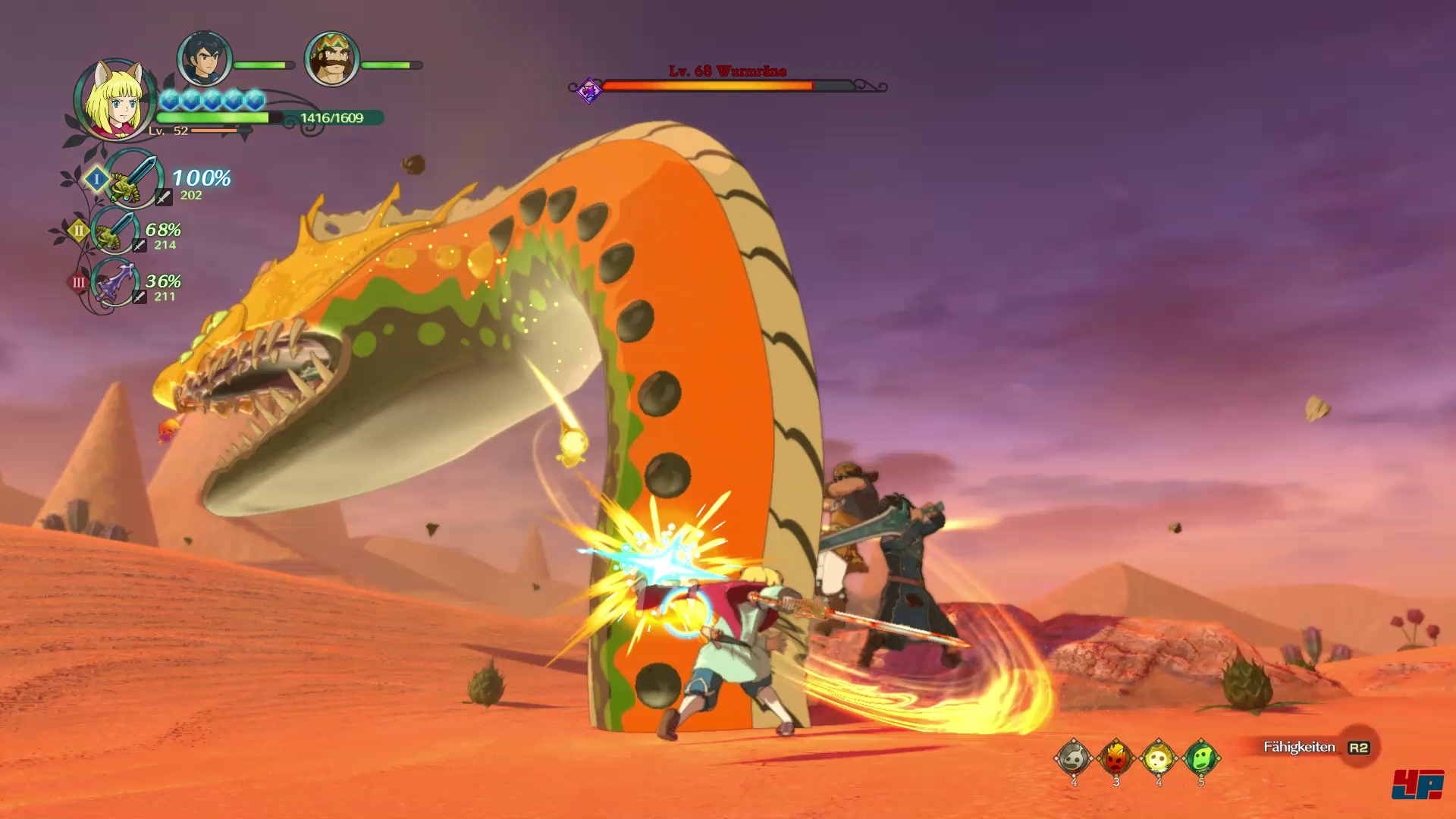Equip weapon slot I sword at 100%
The width and height of the screenshot is (1456, 819).
click(133, 179)
